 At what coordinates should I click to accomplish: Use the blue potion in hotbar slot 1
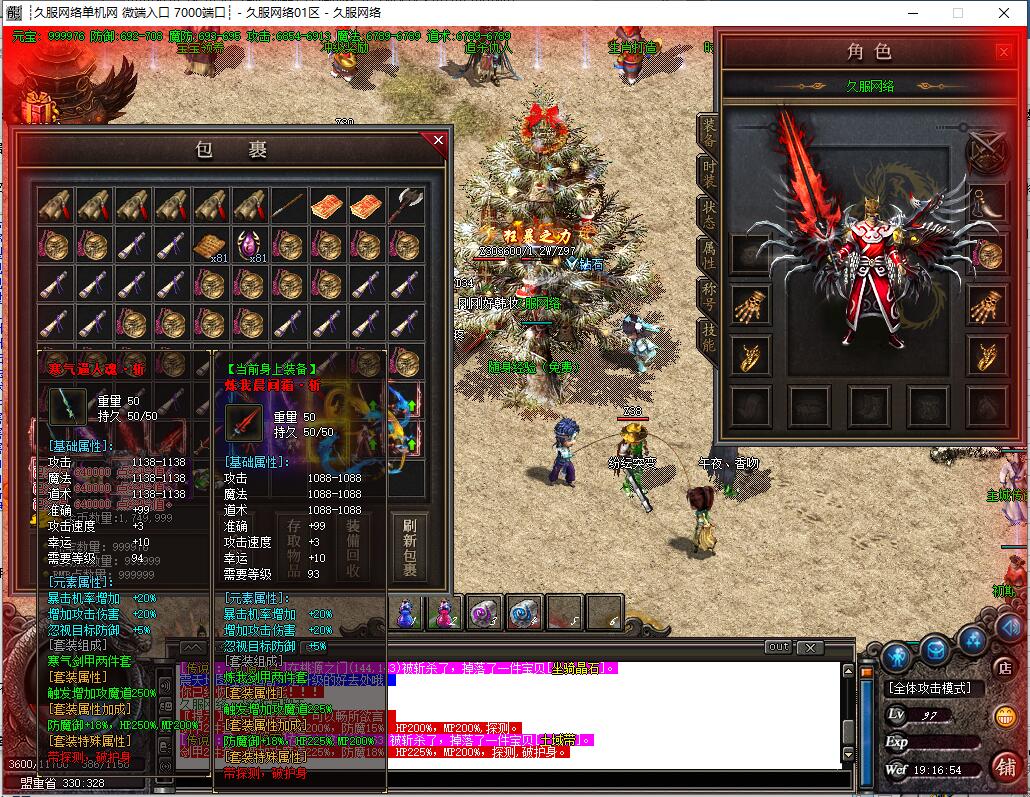[x=406, y=613]
